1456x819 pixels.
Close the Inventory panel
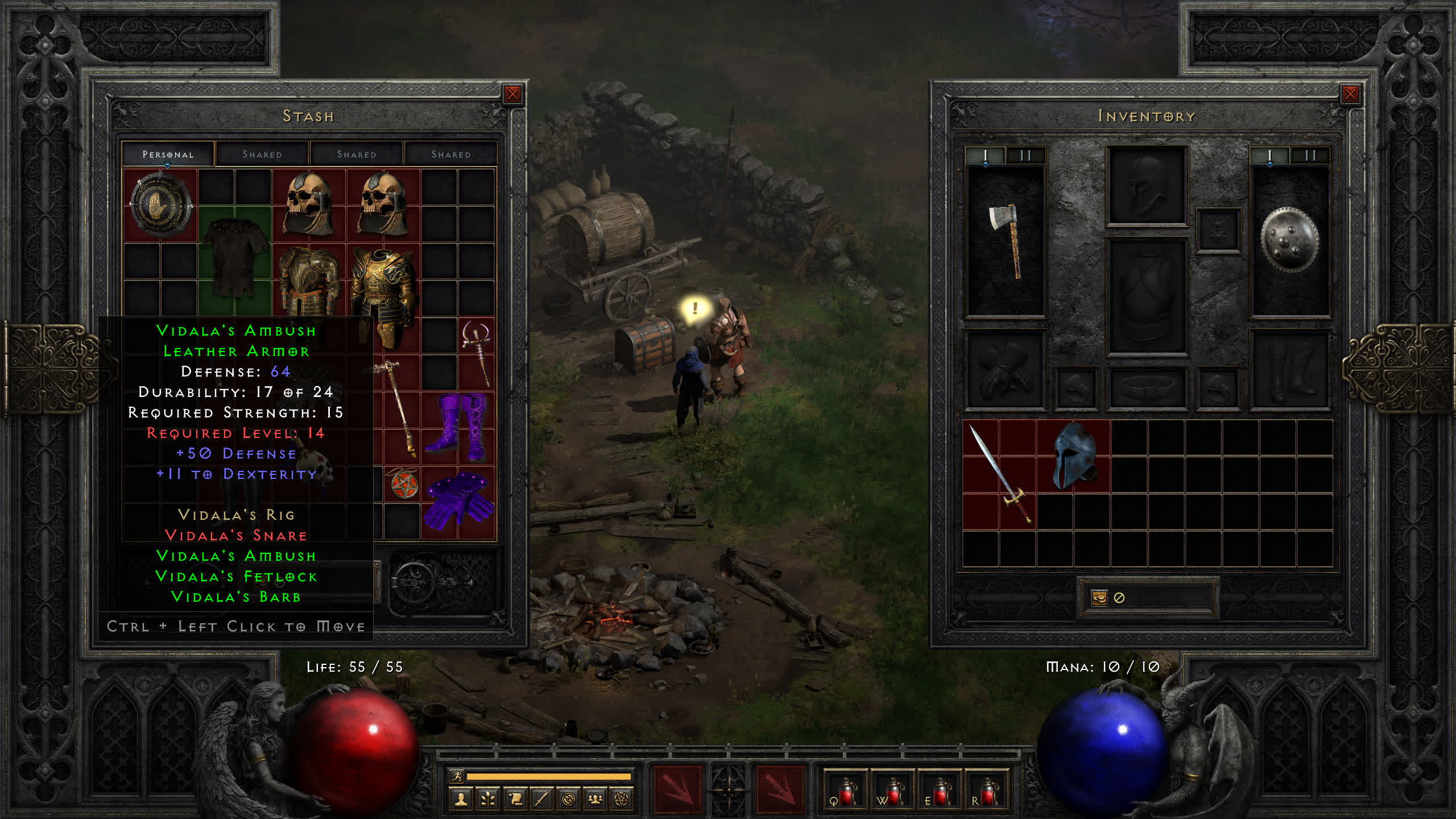point(1350,94)
